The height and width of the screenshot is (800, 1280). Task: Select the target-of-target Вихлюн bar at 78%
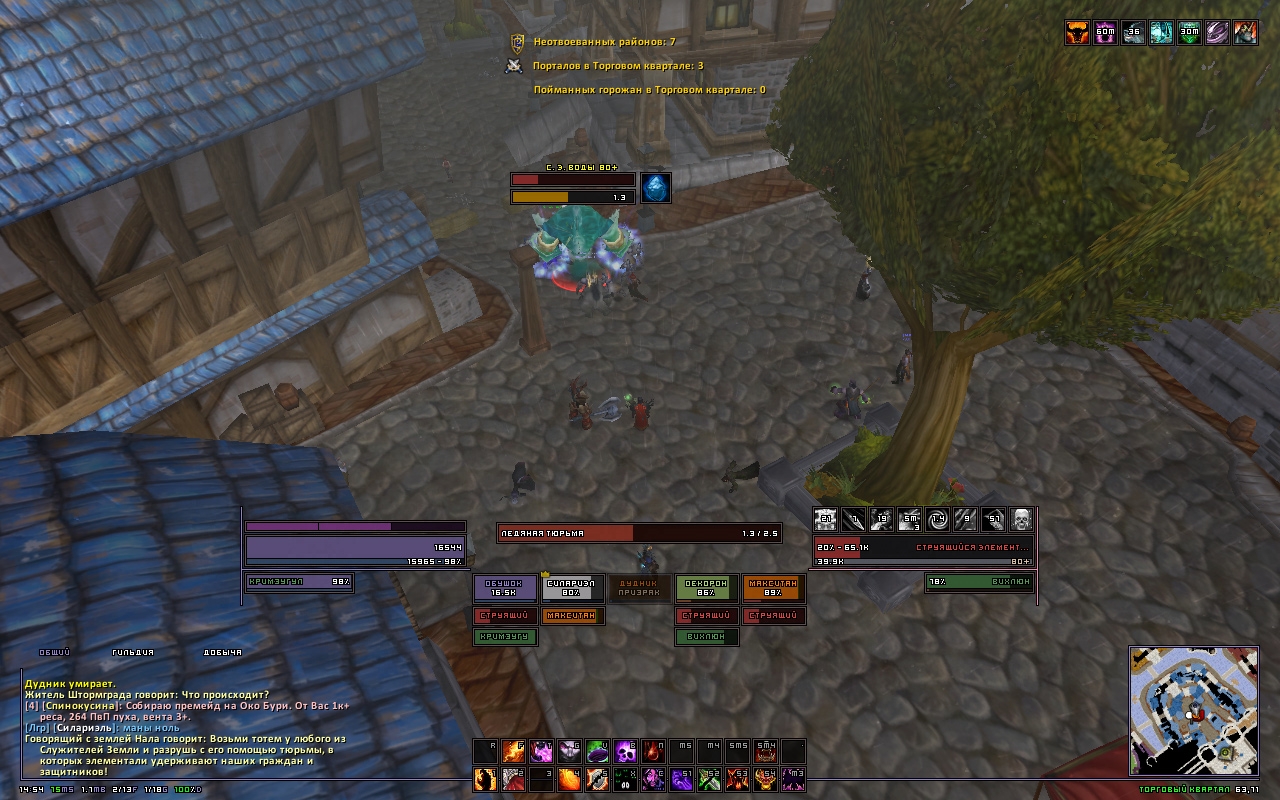(x=980, y=582)
